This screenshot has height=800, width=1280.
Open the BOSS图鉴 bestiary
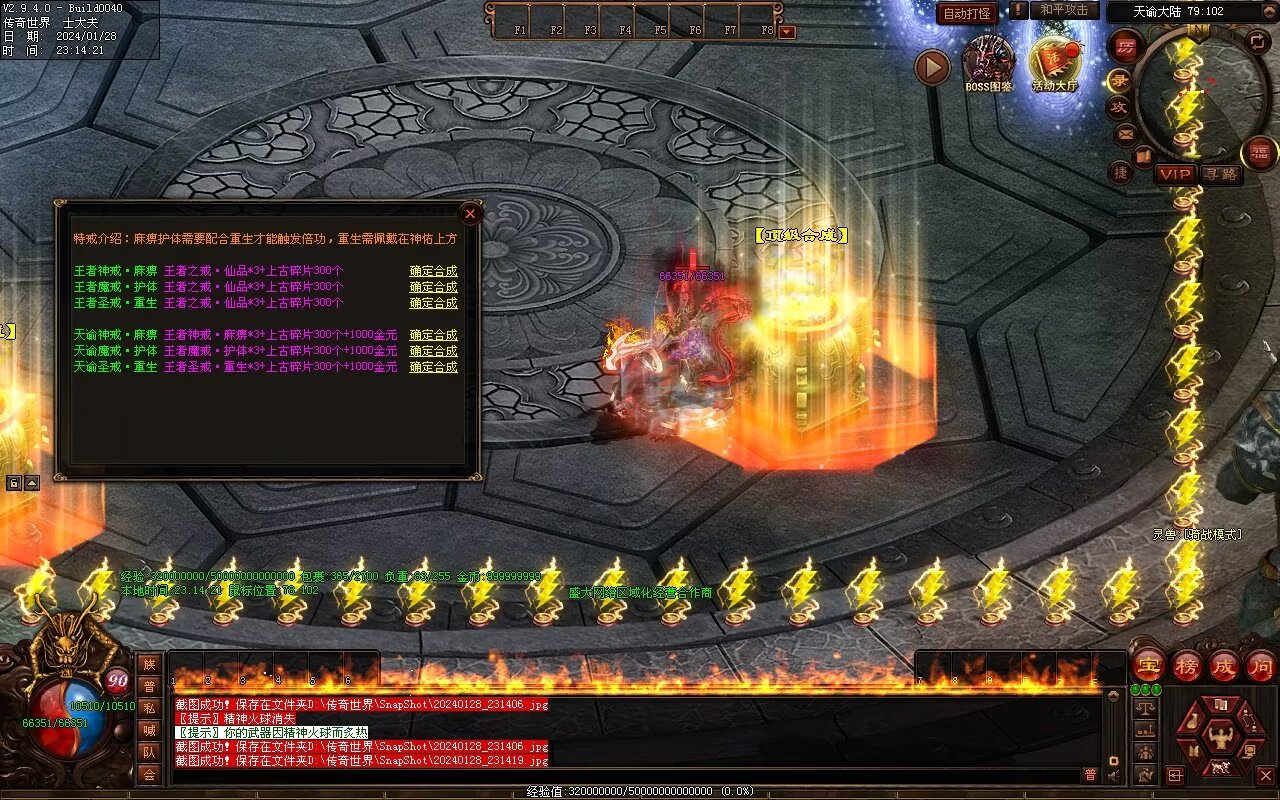coord(988,64)
